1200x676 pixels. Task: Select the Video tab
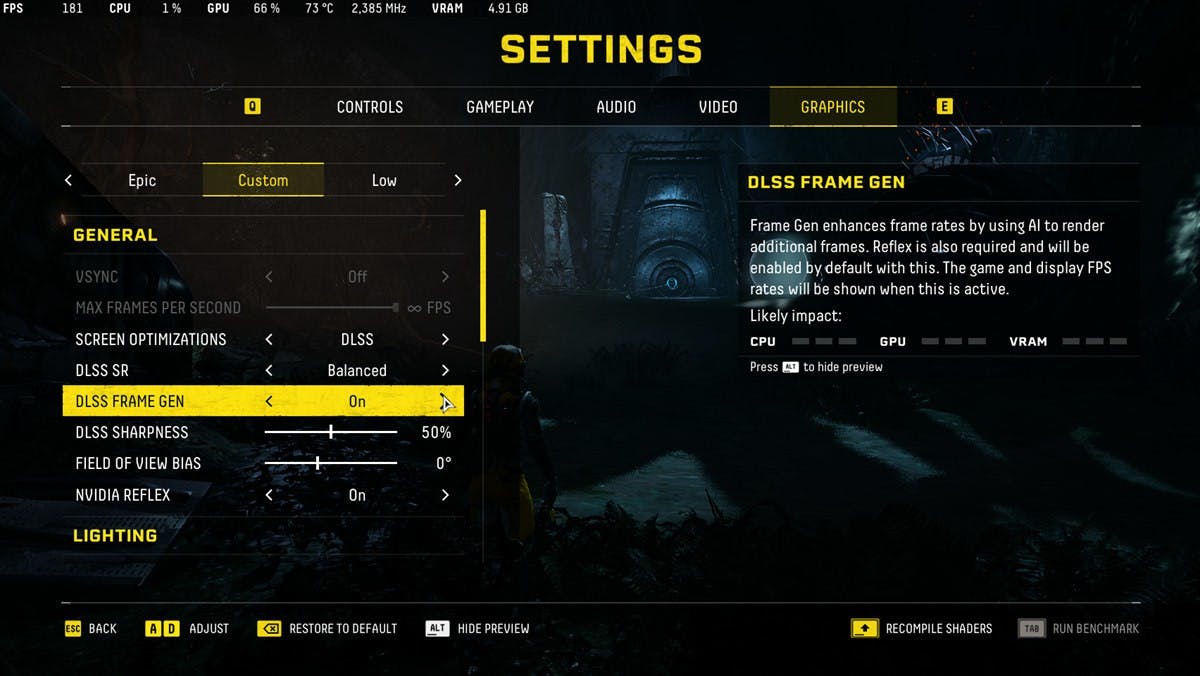click(718, 107)
